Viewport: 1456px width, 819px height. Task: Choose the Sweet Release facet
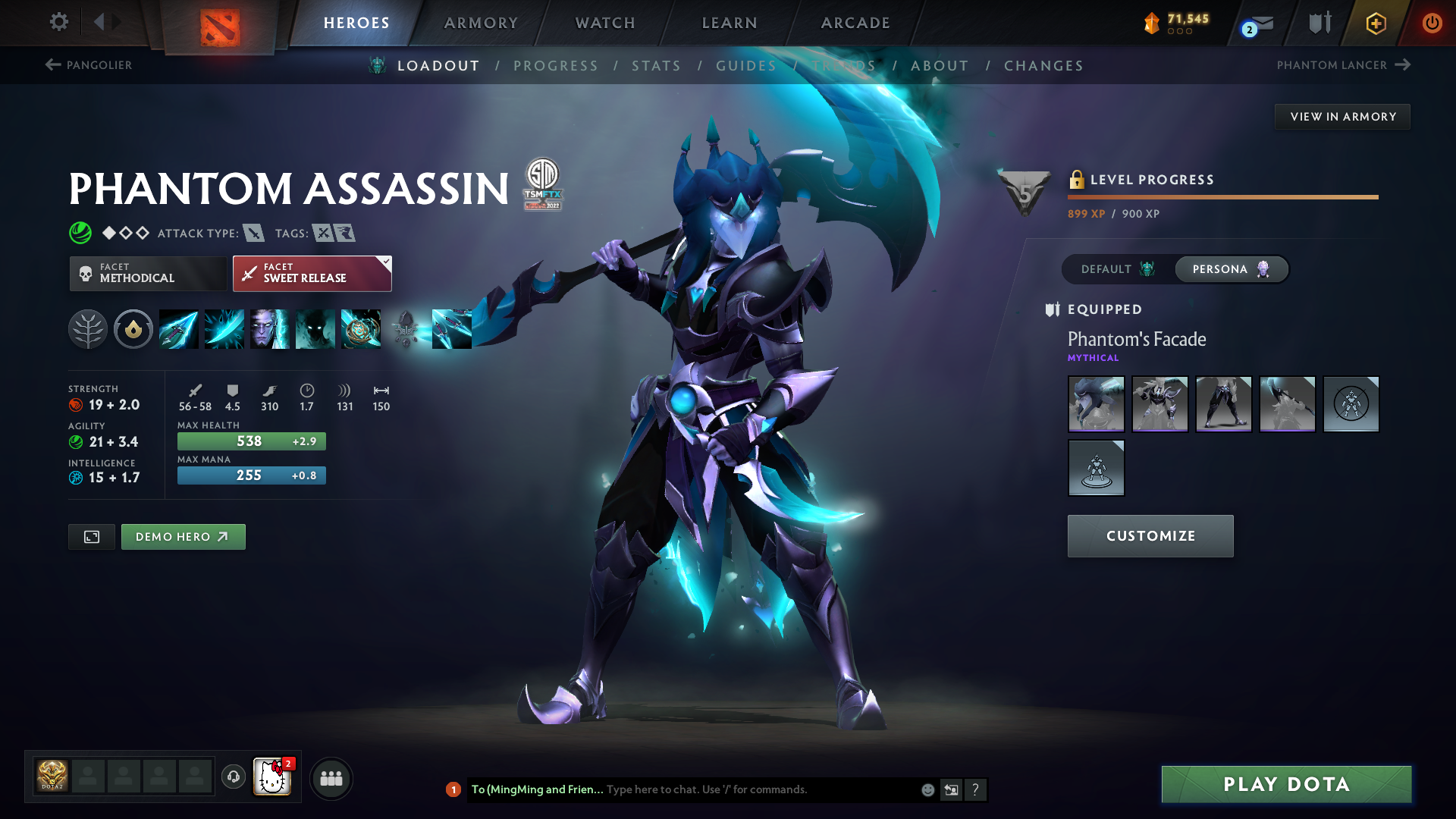pos(312,273)
